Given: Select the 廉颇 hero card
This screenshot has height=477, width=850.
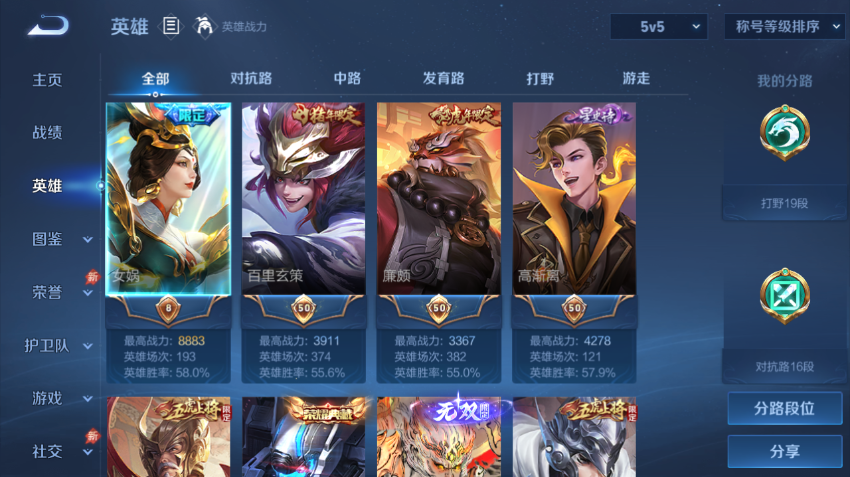Looking at the screenshot, I should [438, 198].
